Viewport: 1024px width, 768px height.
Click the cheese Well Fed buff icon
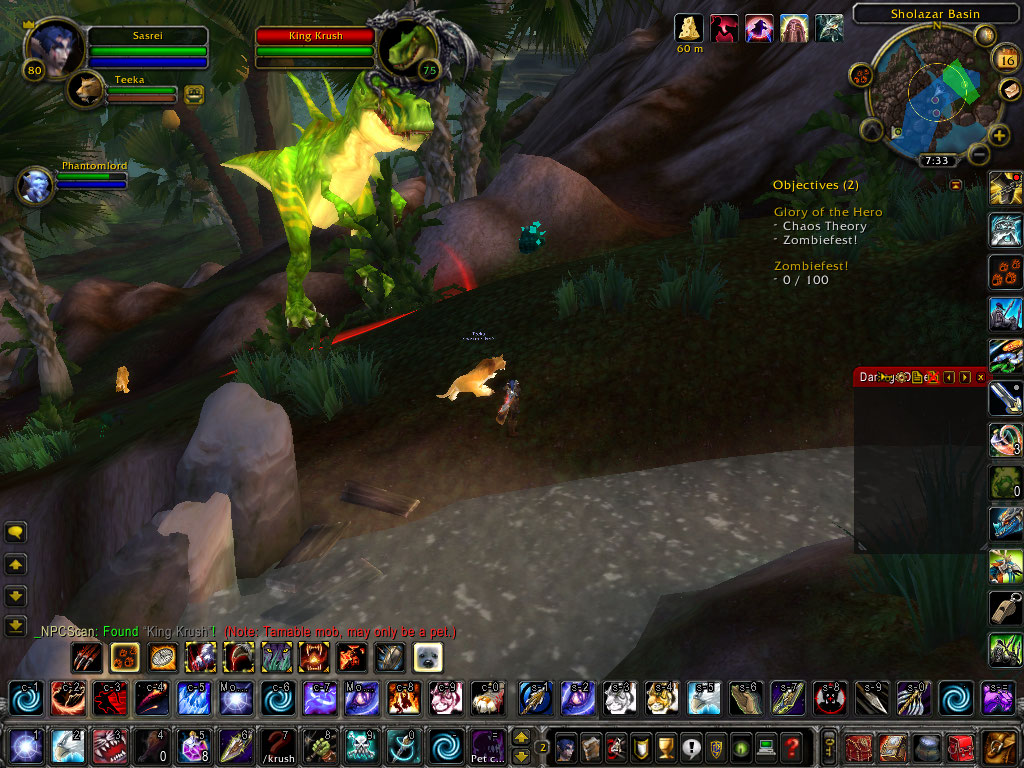(689, 27)
